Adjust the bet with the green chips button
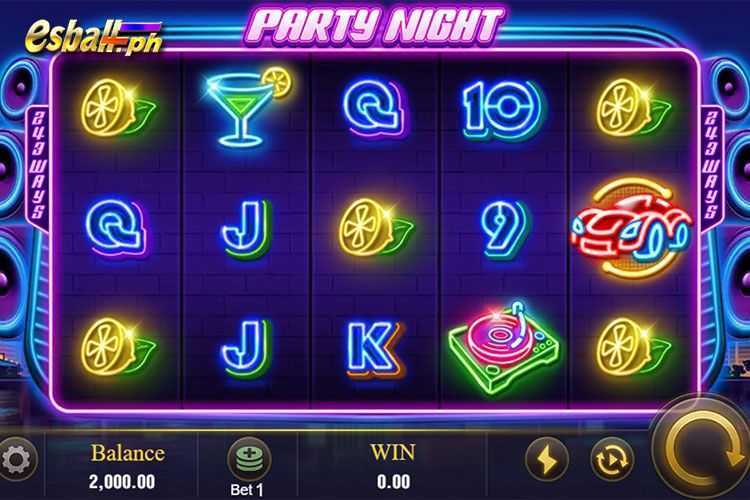Screen dimensions: 750x500 (x=248, y=458)
